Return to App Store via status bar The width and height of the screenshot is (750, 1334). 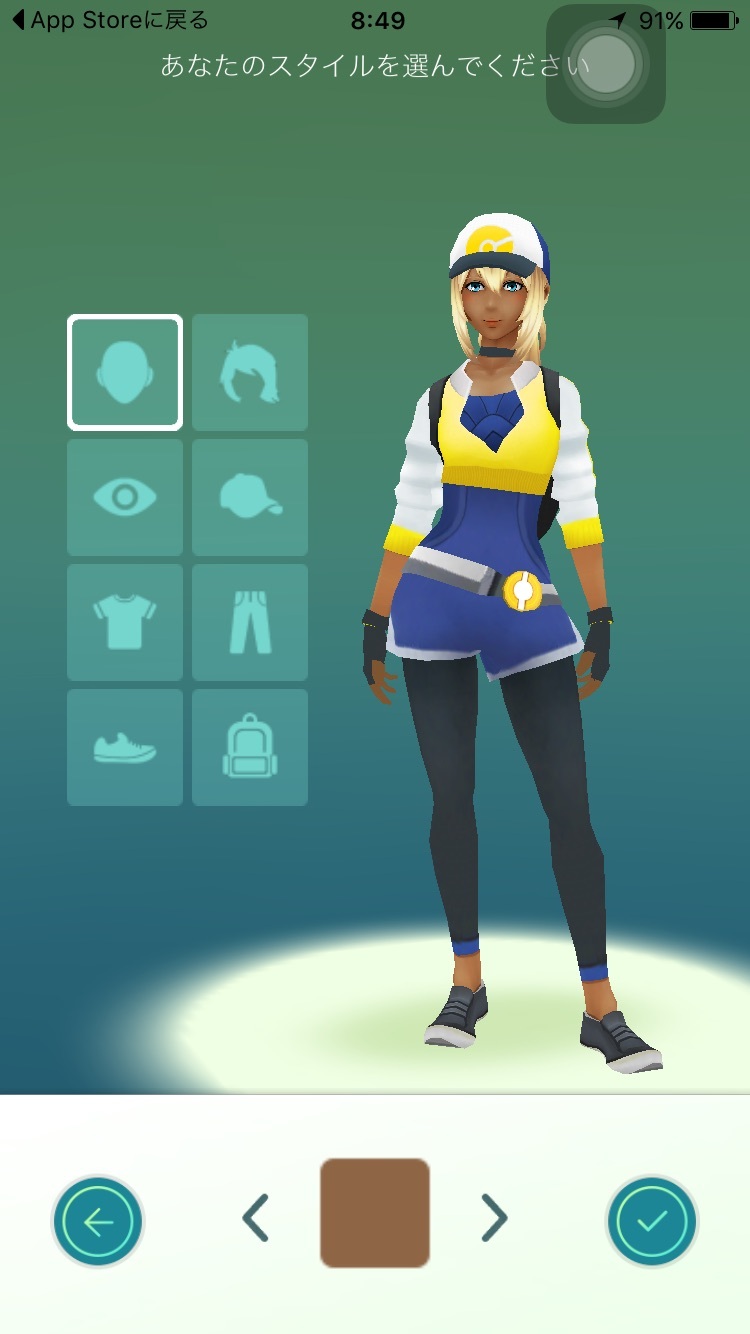110,20
